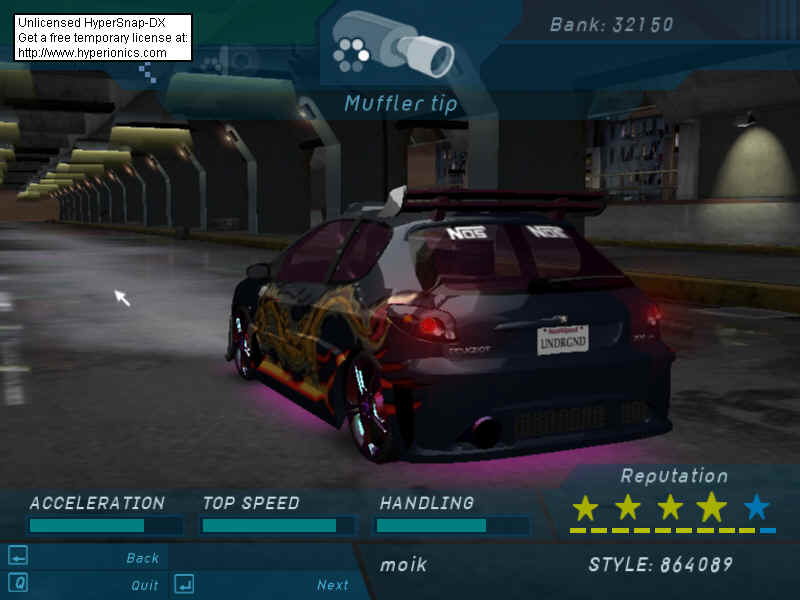
Task: Choose the Quit option
Action: 144,585
